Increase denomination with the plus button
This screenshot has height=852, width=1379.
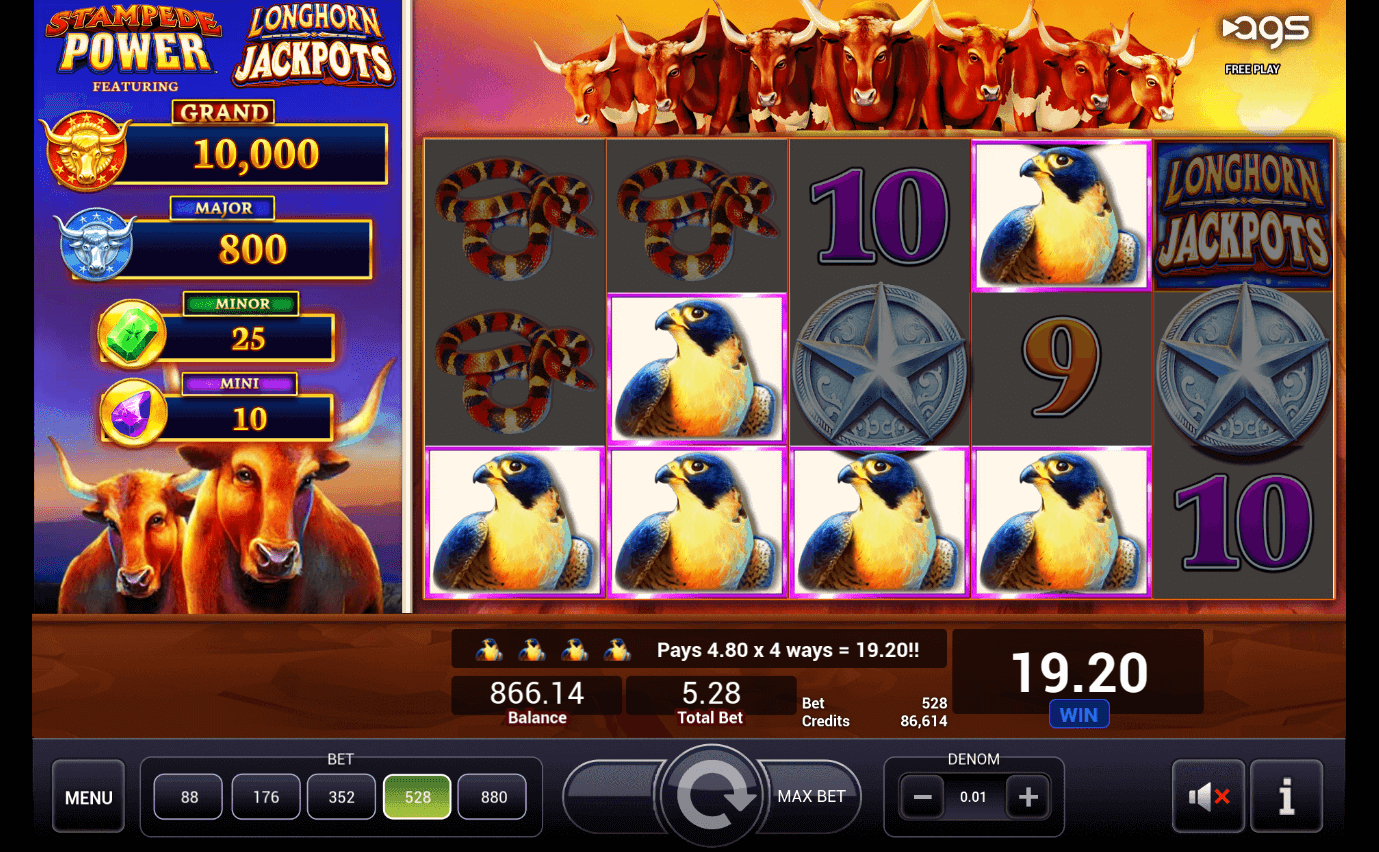[1028, 797]
